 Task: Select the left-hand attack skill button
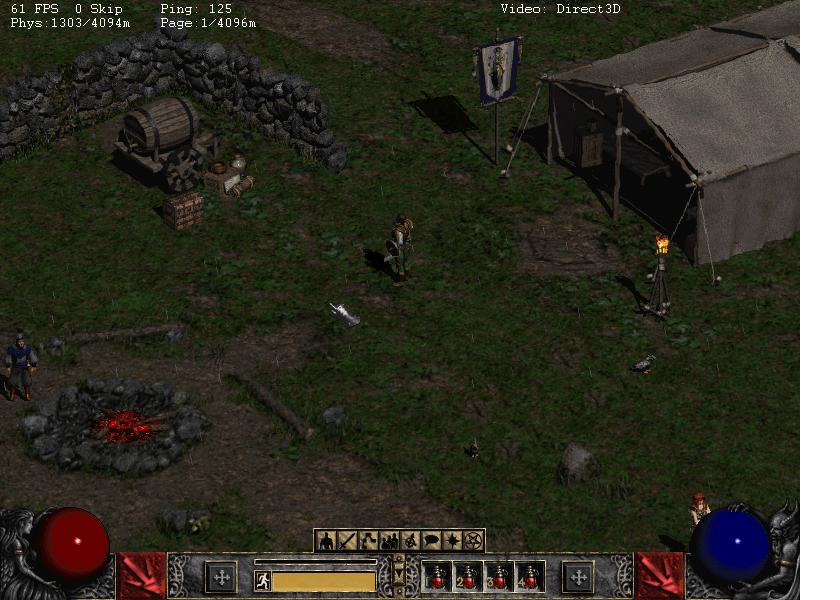(142, 576)
